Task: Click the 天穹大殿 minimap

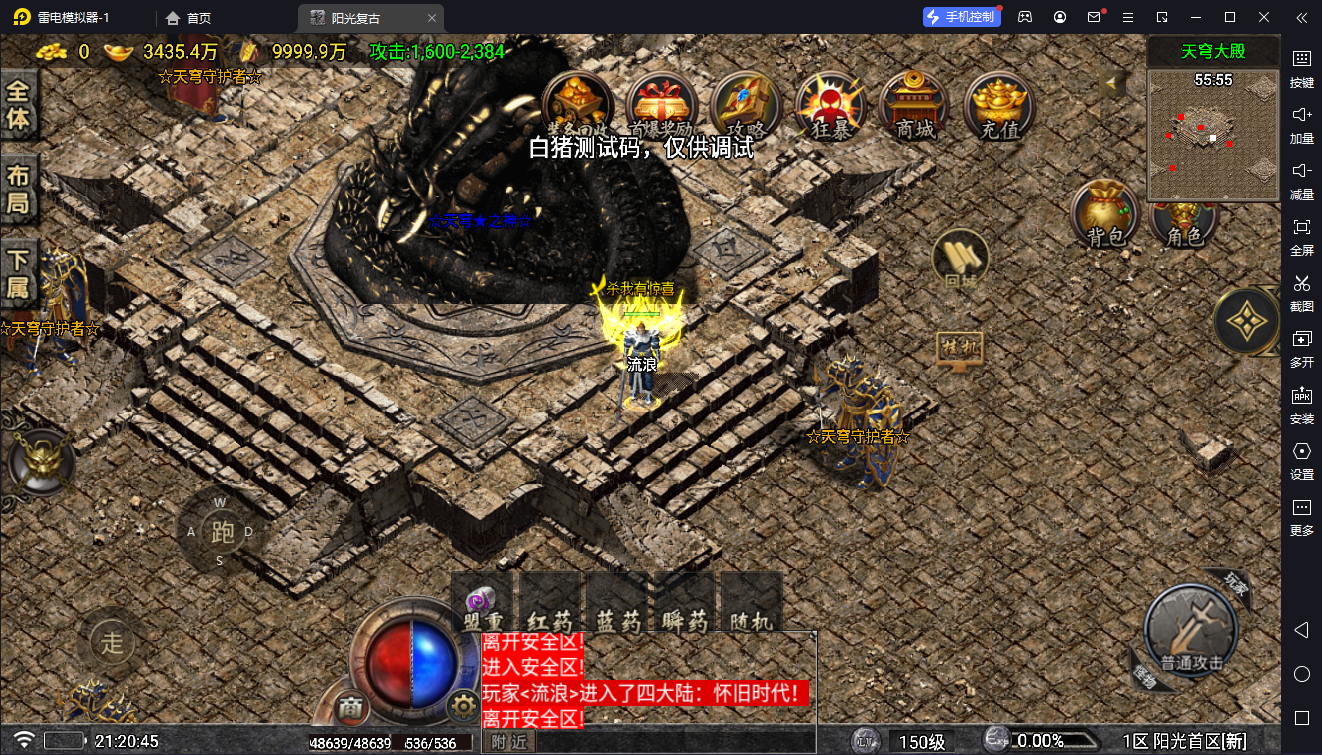Action: [1213, 135]
